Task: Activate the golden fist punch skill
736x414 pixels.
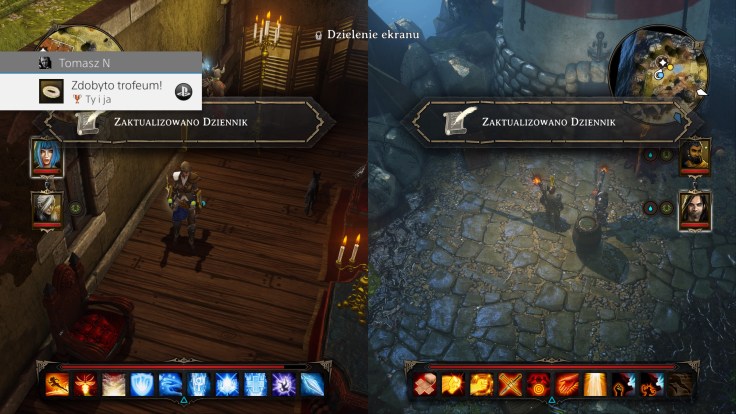Action: [453, 384]
